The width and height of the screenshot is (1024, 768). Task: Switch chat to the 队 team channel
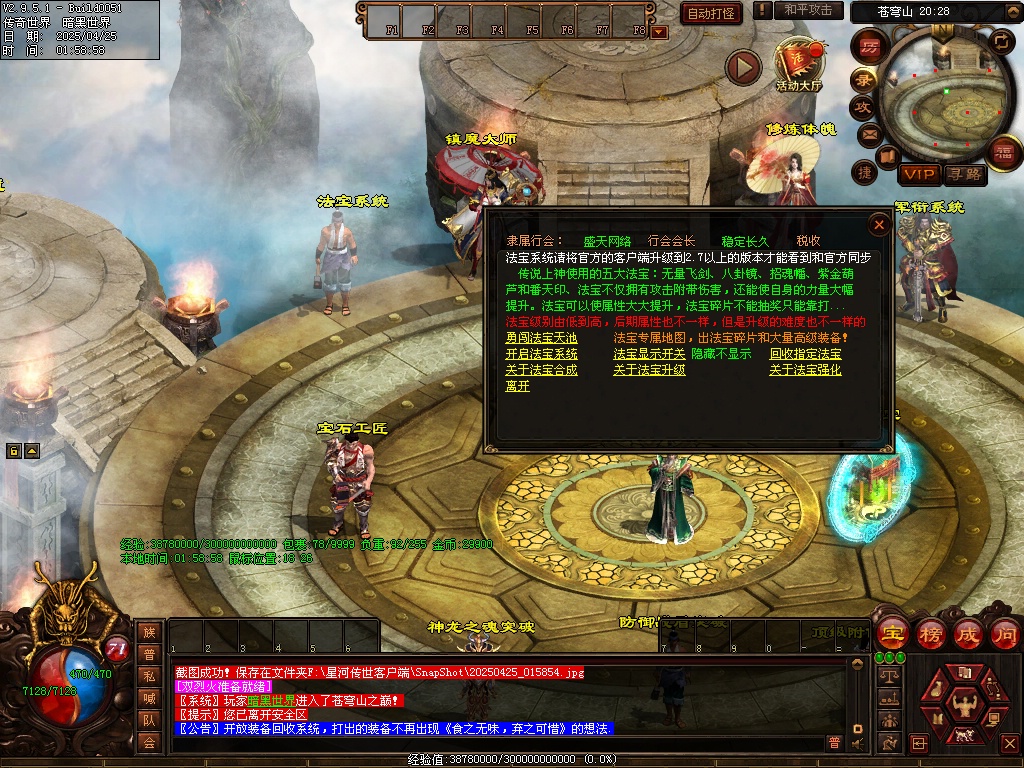(x=149, y=719)
